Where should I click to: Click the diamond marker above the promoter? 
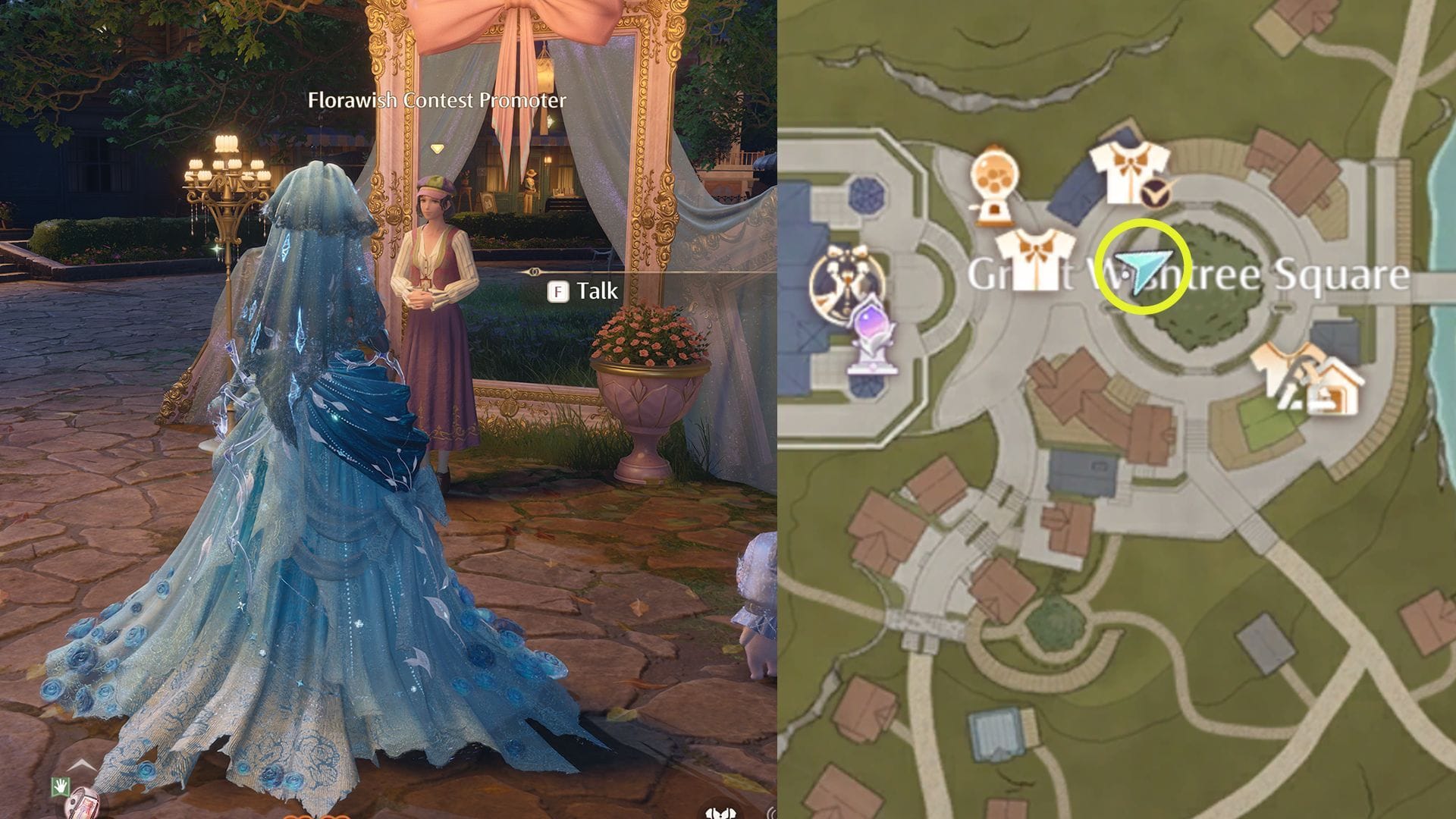[x=436, y=149]
